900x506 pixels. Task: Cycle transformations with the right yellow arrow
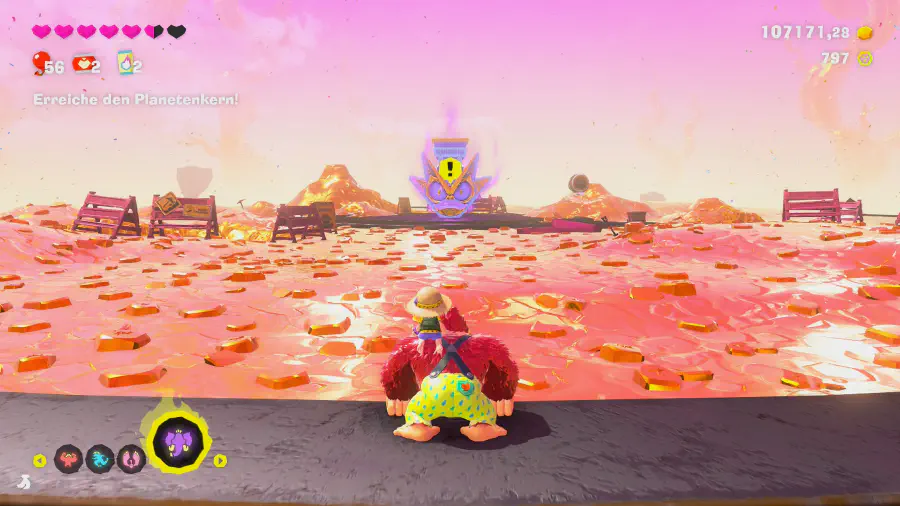click(x=220, y=461)
